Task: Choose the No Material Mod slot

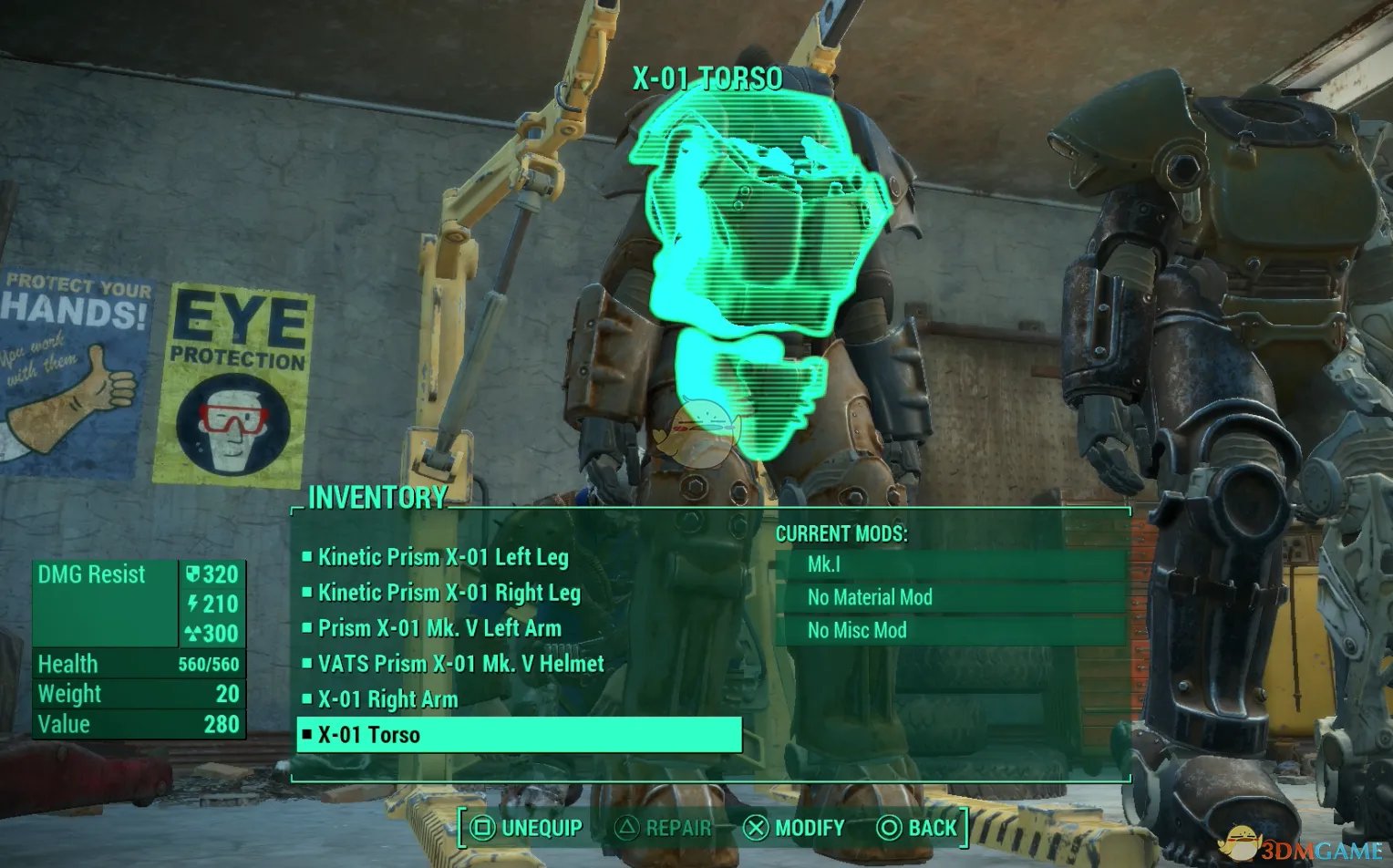Action: coord(951,597)
